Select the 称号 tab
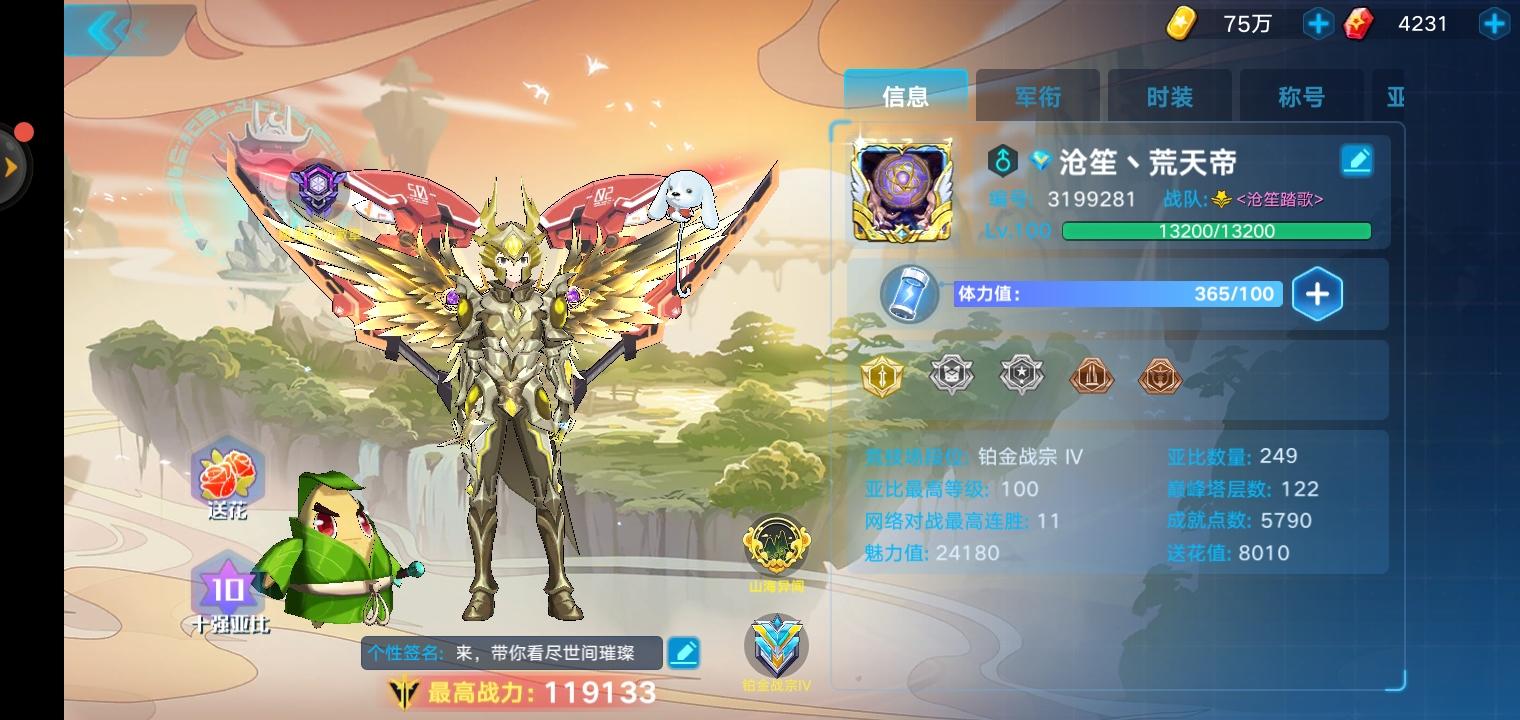This screenshot has height=720, width=1520. pos(1301,96)
